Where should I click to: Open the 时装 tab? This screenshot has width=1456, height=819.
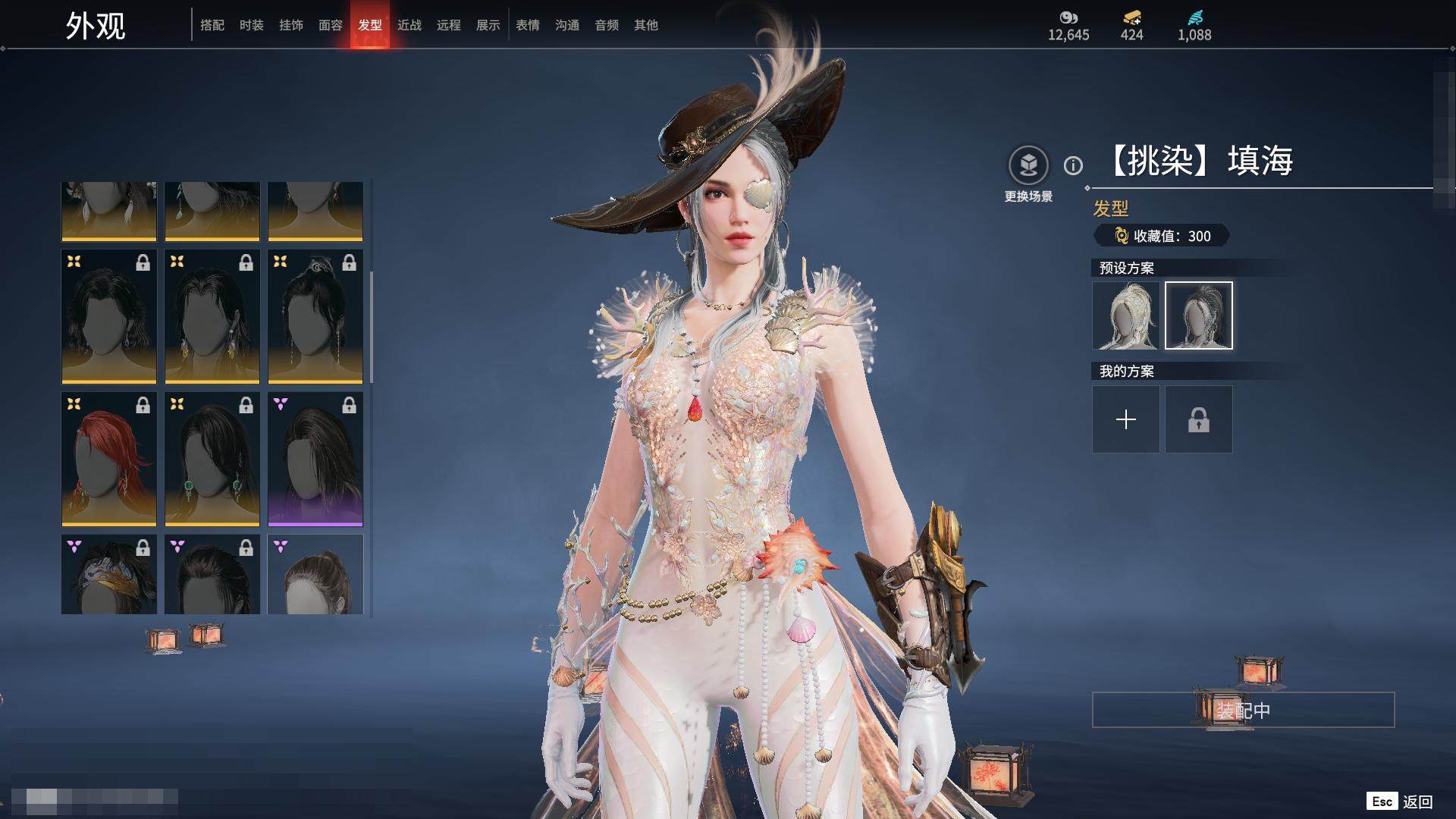[252, 25]
